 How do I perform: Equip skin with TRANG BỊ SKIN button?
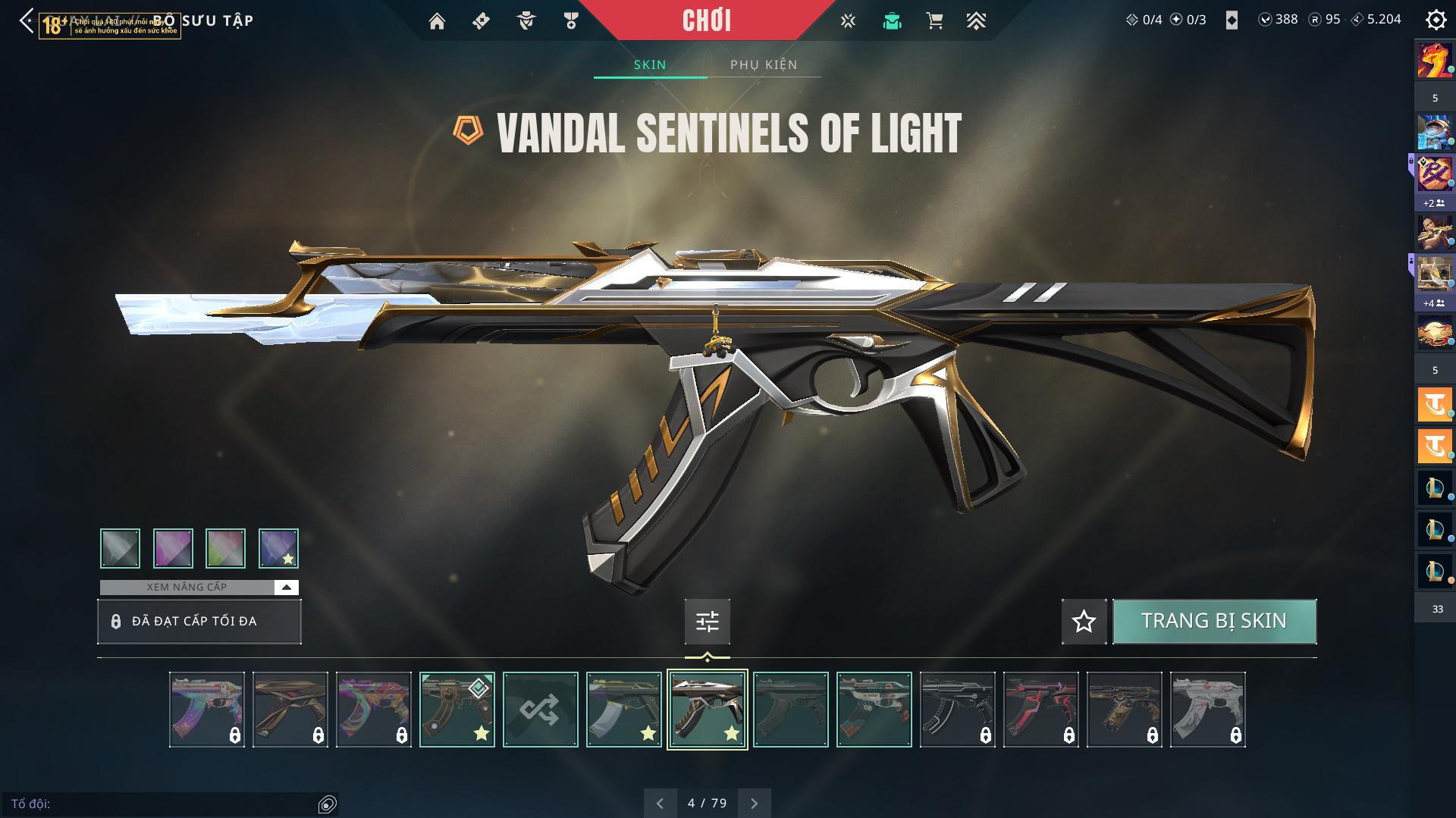[x=1213, y=622]
